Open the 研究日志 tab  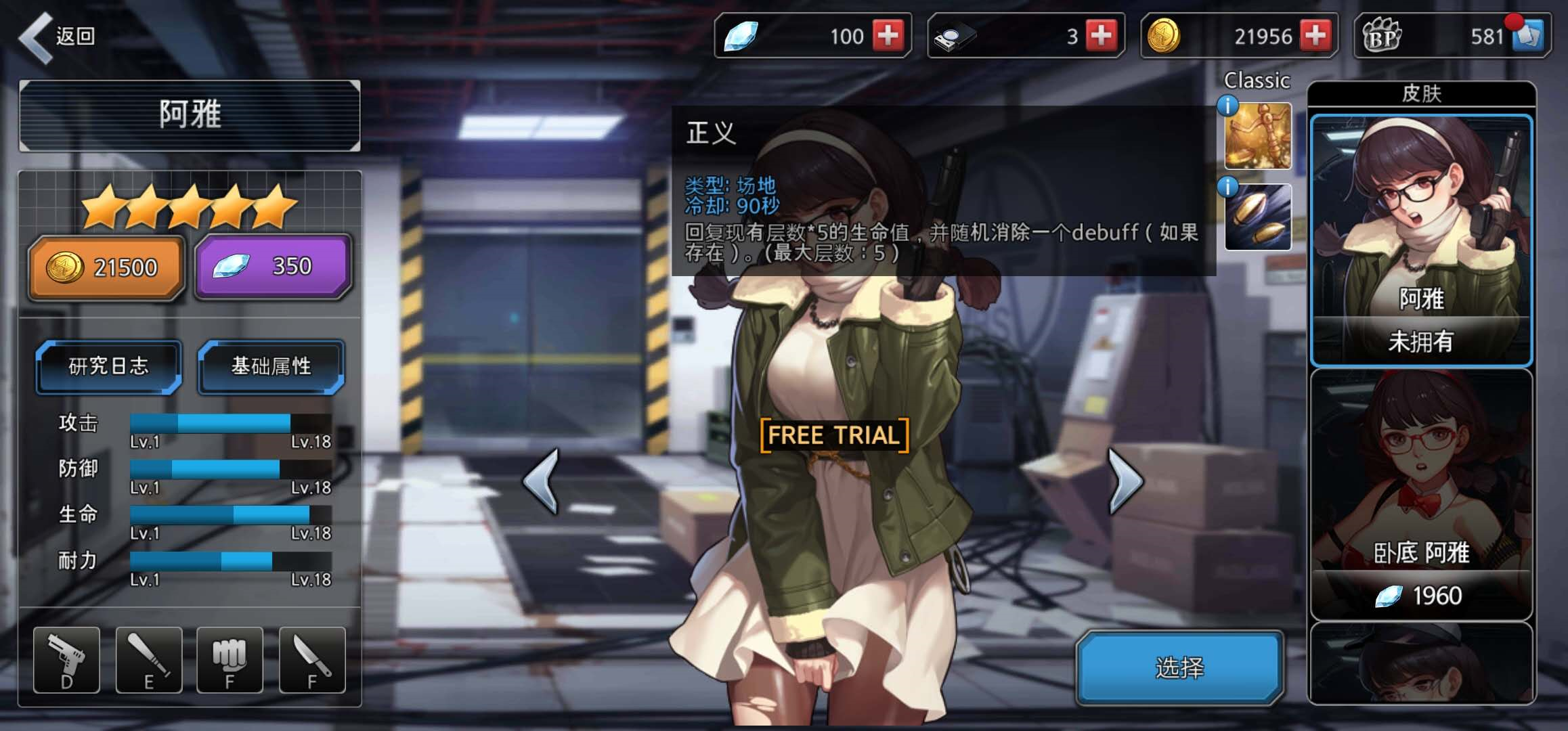tap(108, 366)
